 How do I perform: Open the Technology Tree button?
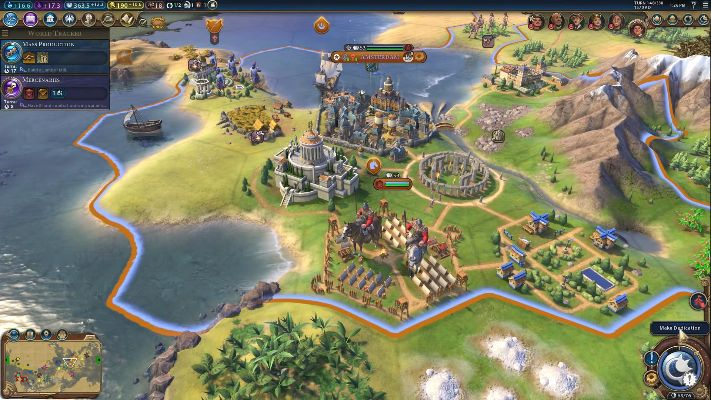tap(13, 20)
